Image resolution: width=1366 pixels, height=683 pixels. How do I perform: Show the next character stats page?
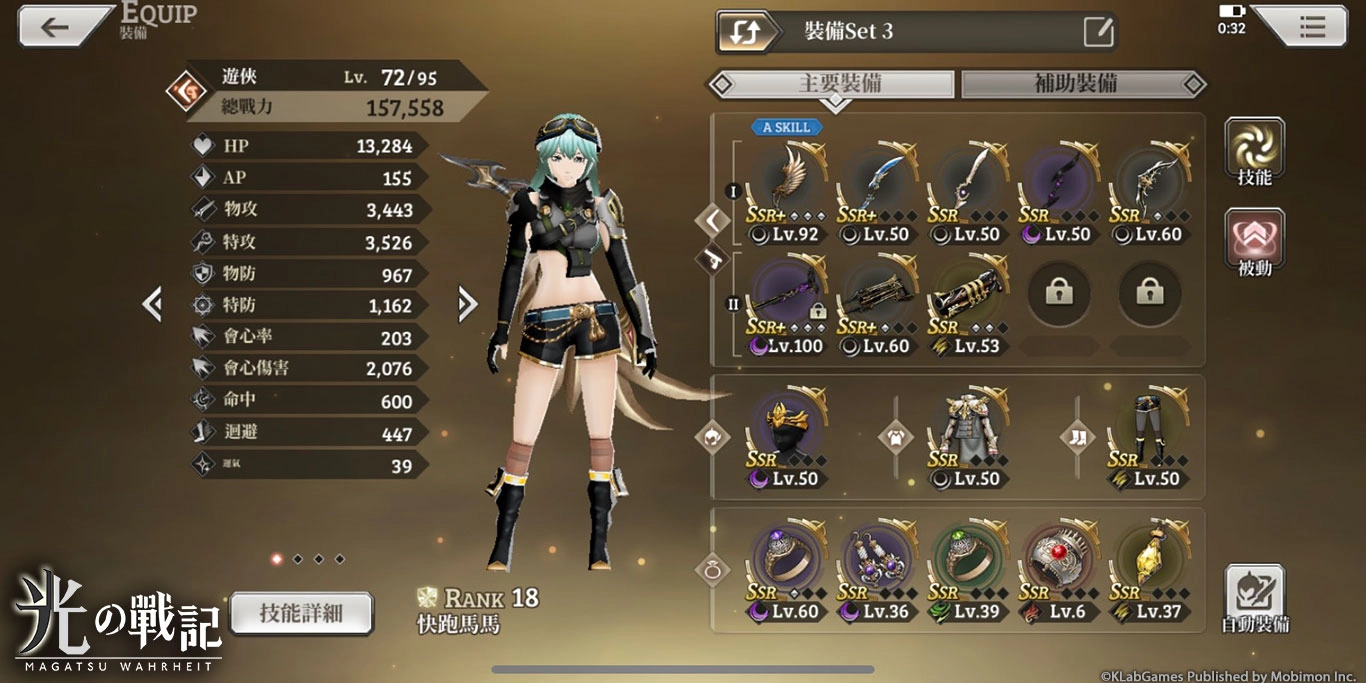(467, 304)
